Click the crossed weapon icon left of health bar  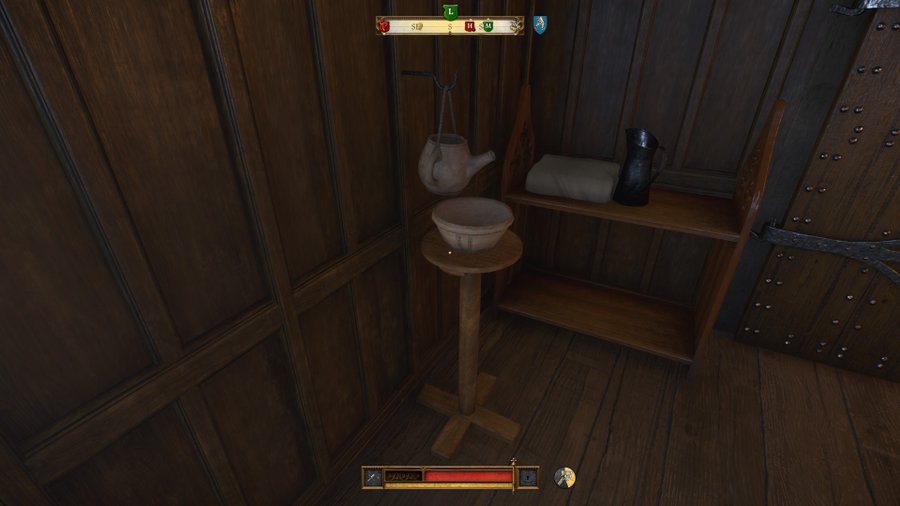coord(372,477)
